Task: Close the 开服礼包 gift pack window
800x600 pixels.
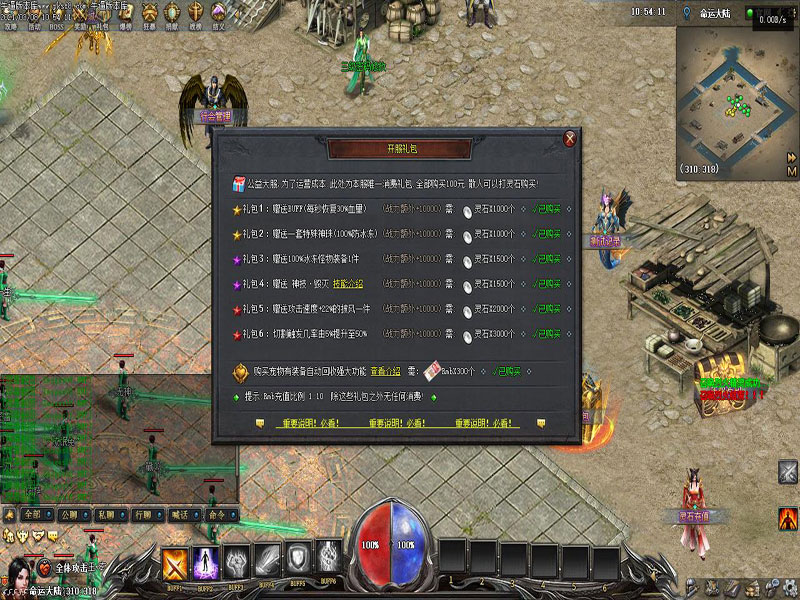Action: pyautogui.click(x=570, y=139)
